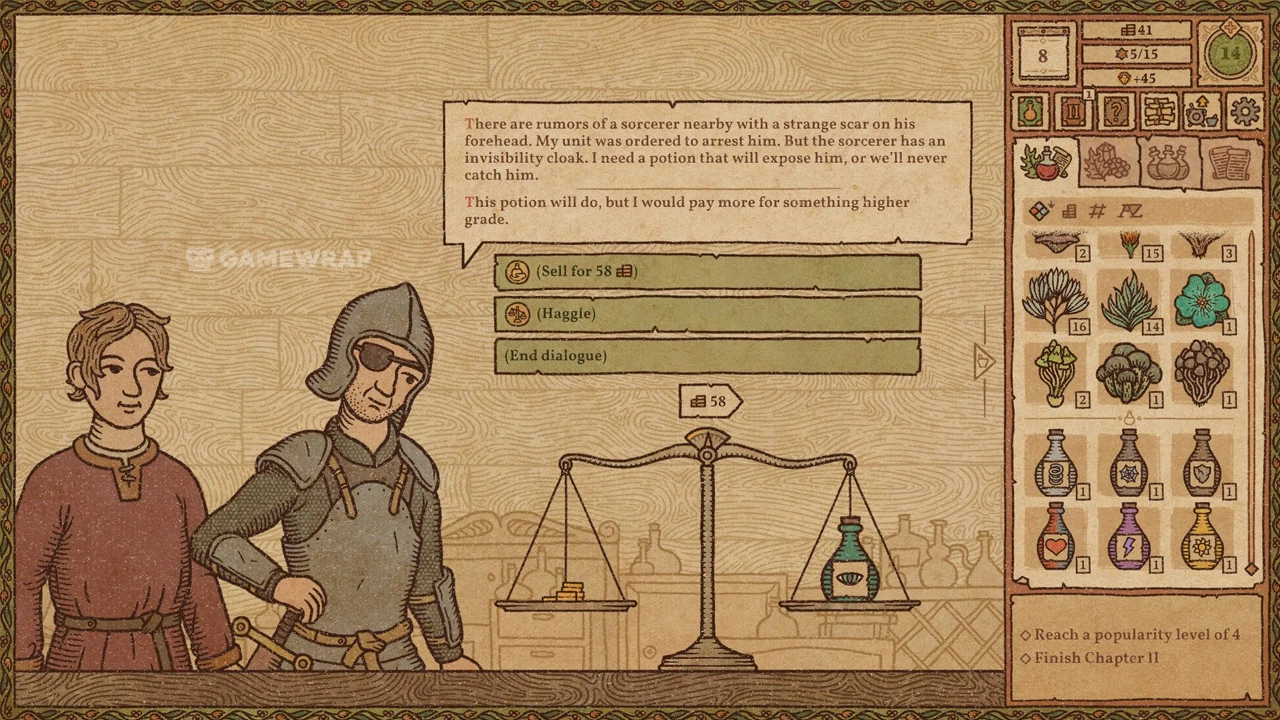
Task: Select the spider web potion slot
Action: (x=1128, y=464)
